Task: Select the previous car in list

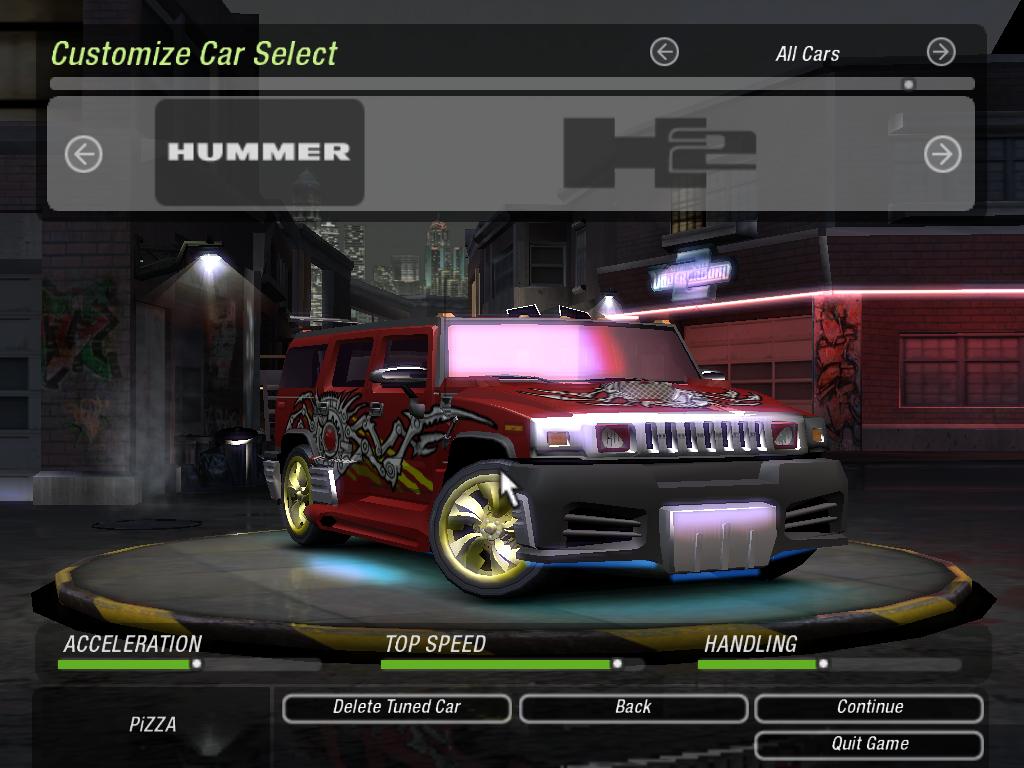Action: (x=84, y=154)
